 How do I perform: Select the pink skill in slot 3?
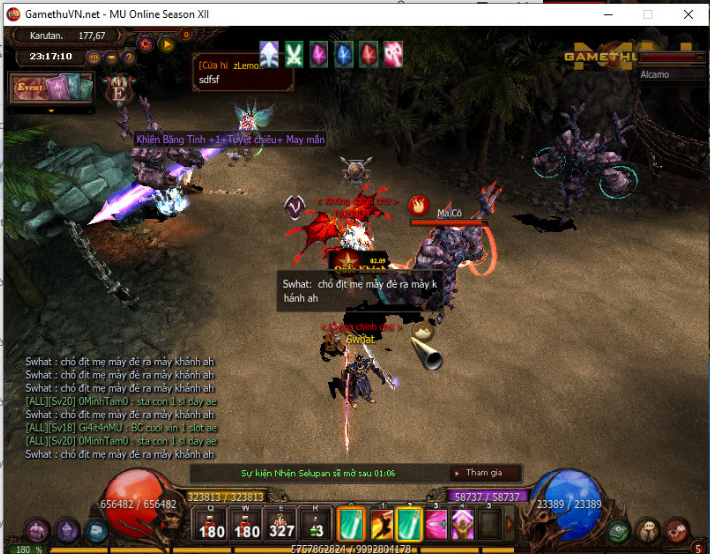(x=436, y=524)
